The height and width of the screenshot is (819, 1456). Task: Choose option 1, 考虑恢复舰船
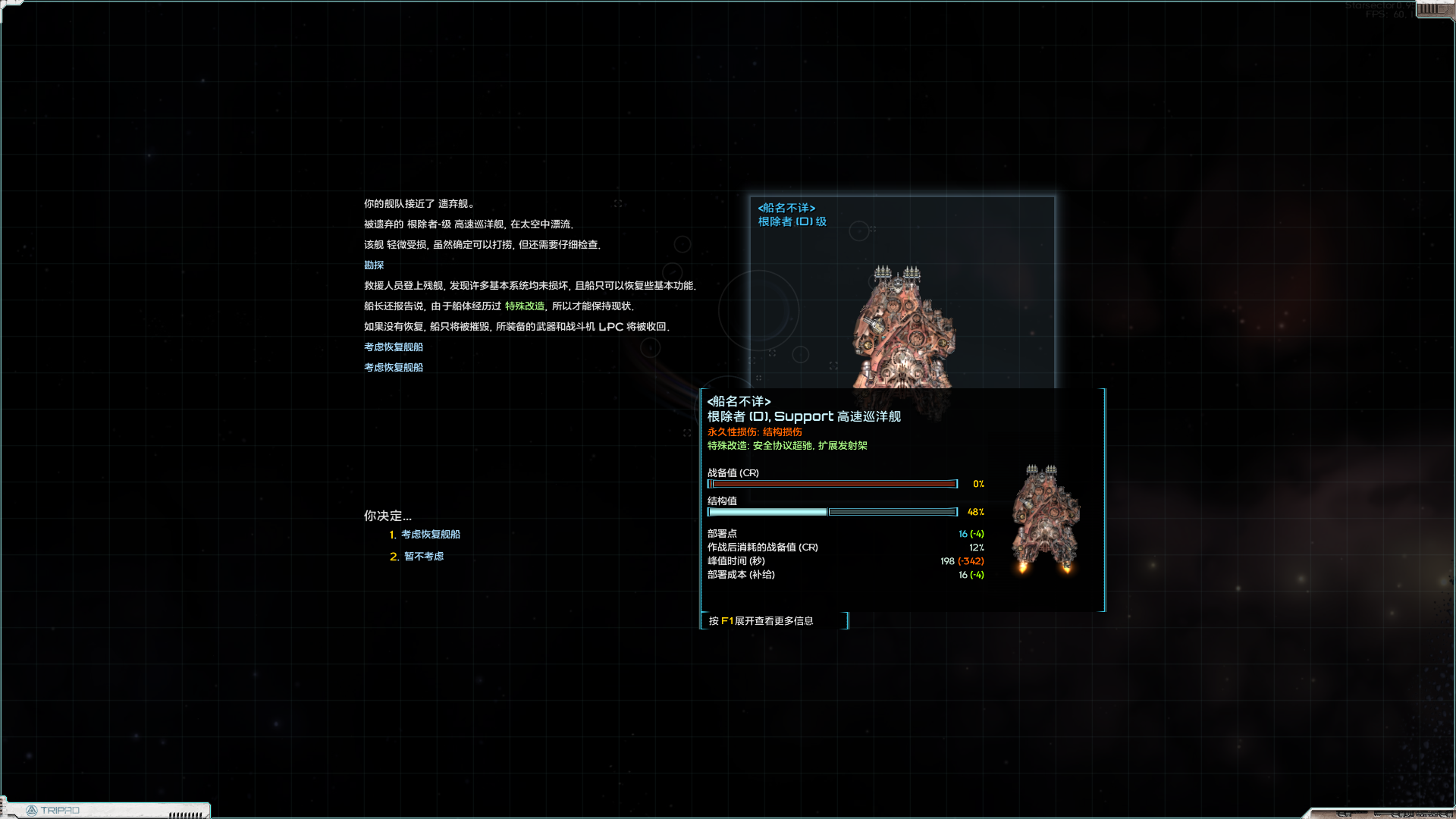(430, 535)
